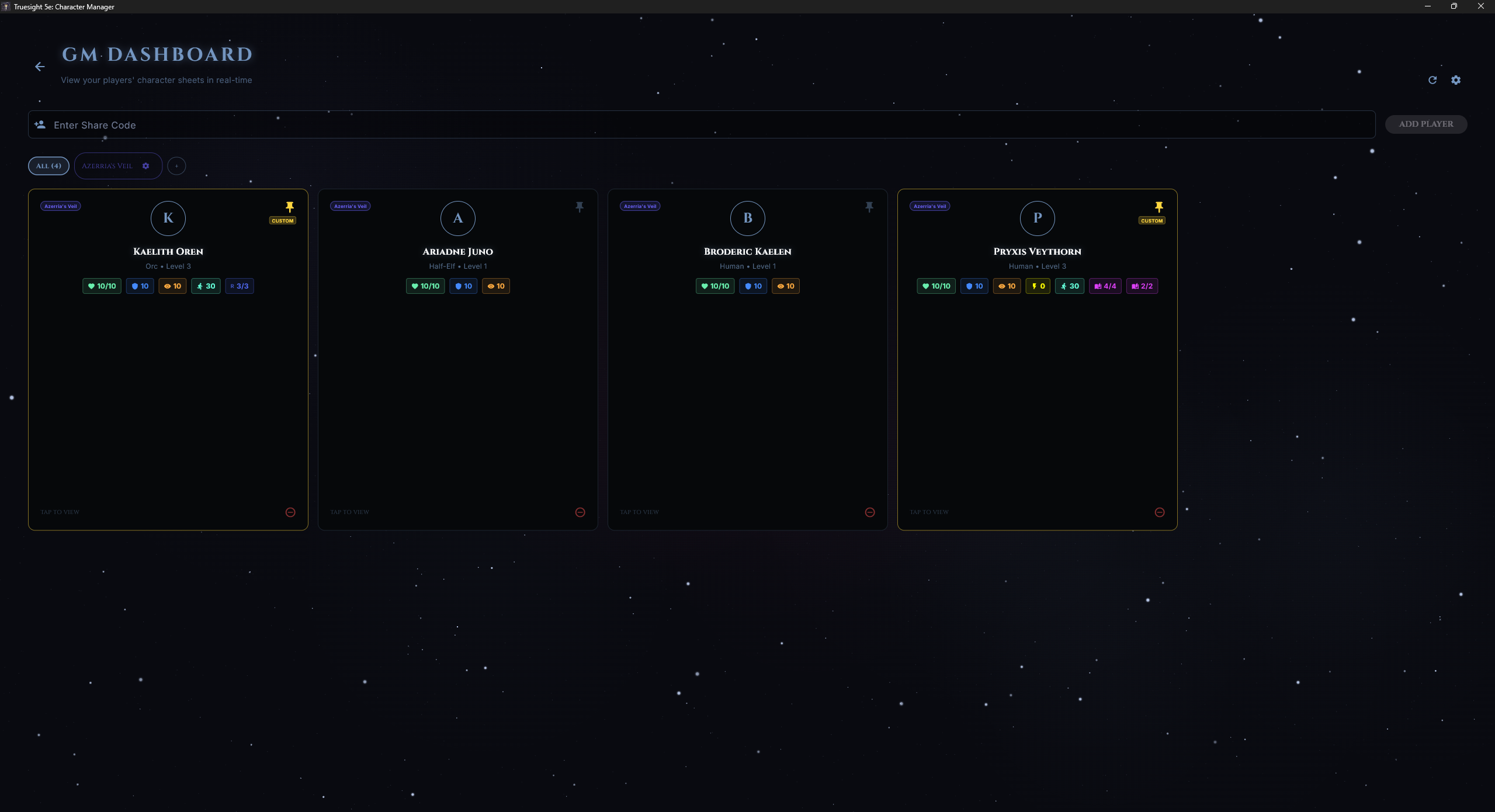This screenshot has width=1495, height=812.
Task: Unpin Kaelith Oren's character card
Action: pyautogui.click(x=289, y=207)
